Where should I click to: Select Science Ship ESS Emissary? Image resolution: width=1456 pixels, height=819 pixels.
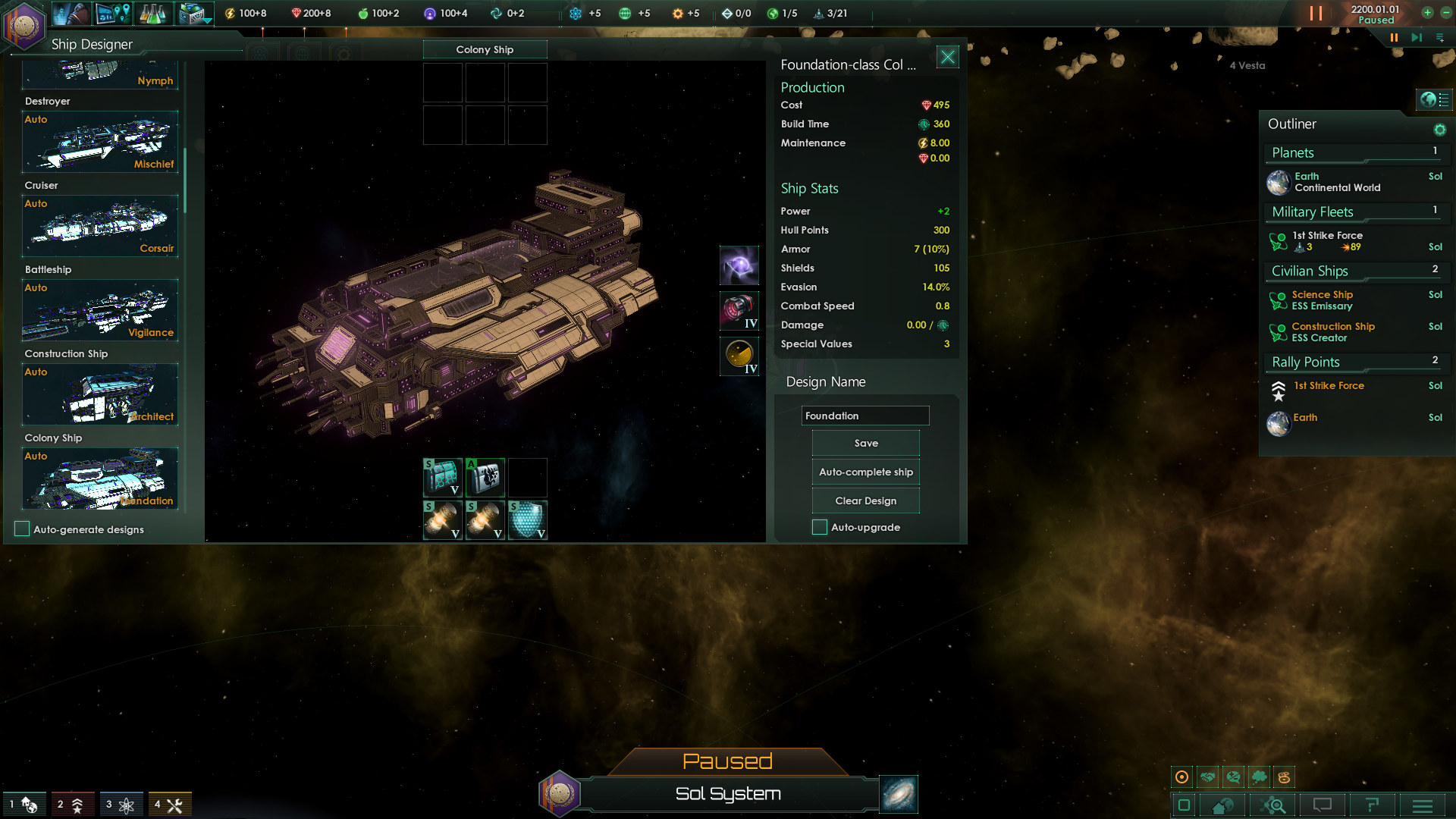coord(1322,300)
